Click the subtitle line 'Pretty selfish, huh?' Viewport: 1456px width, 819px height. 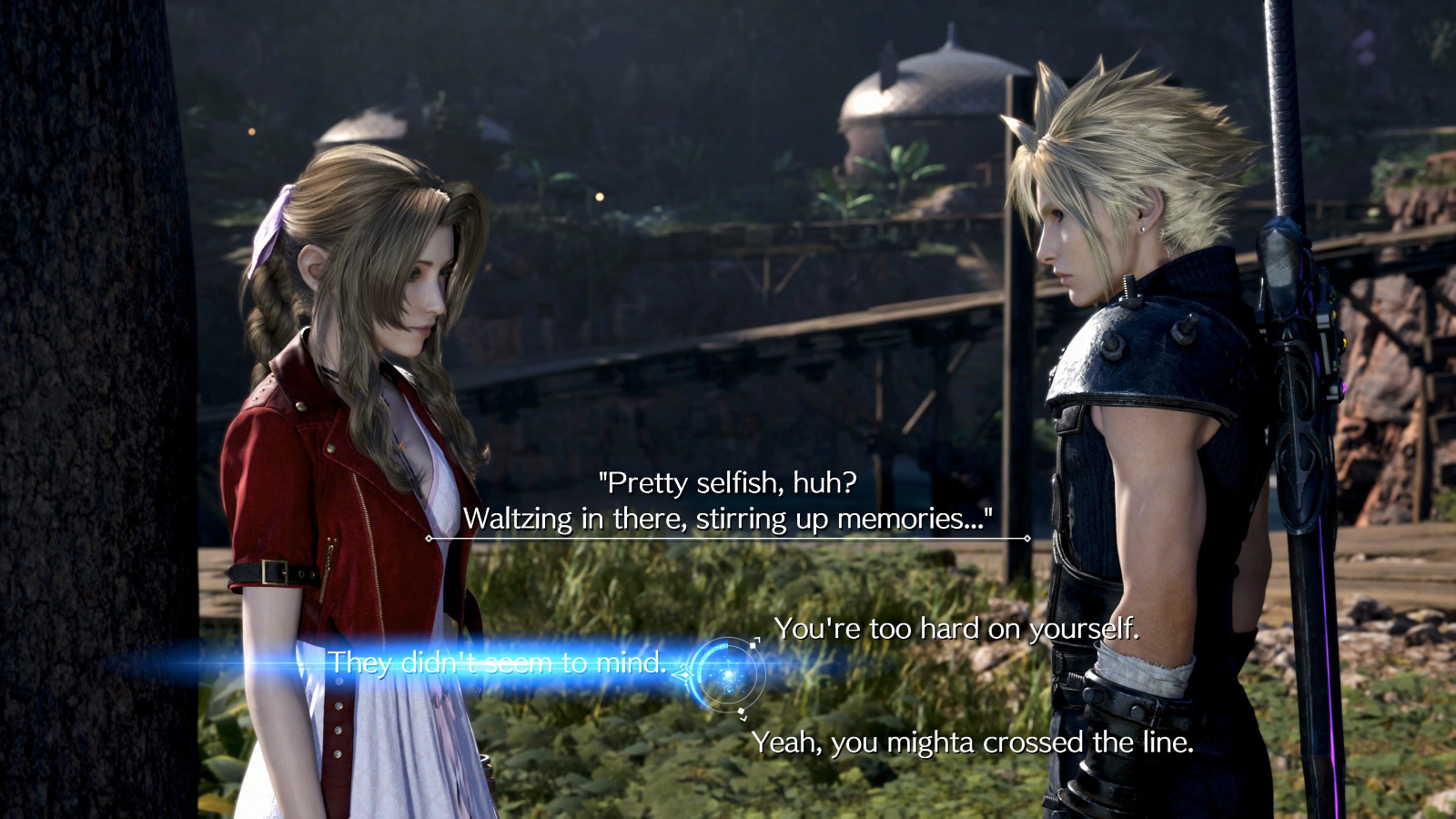click(x=729, y=483)
